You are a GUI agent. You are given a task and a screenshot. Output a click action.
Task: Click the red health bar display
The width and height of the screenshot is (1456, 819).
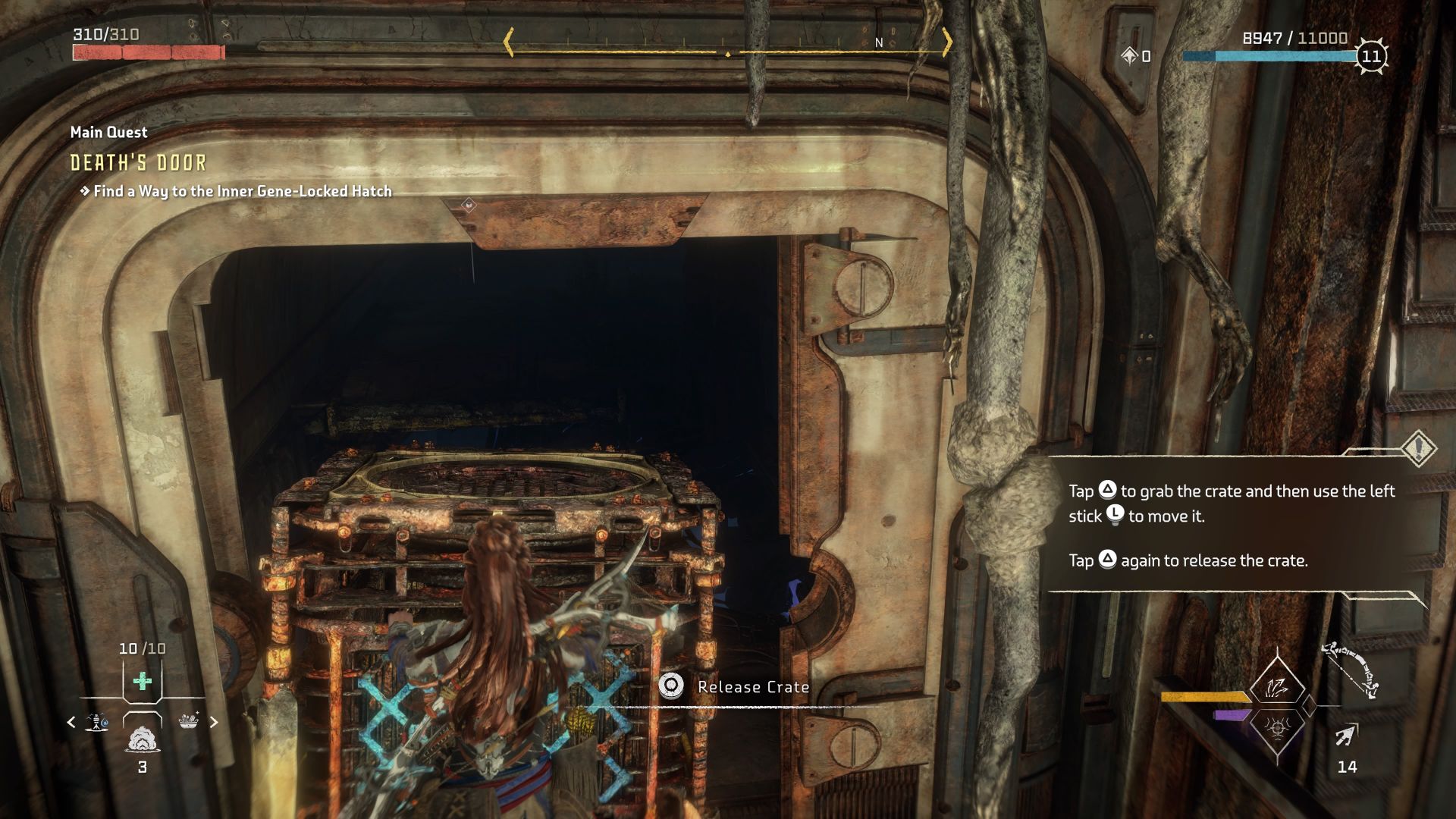pos(148,52)
